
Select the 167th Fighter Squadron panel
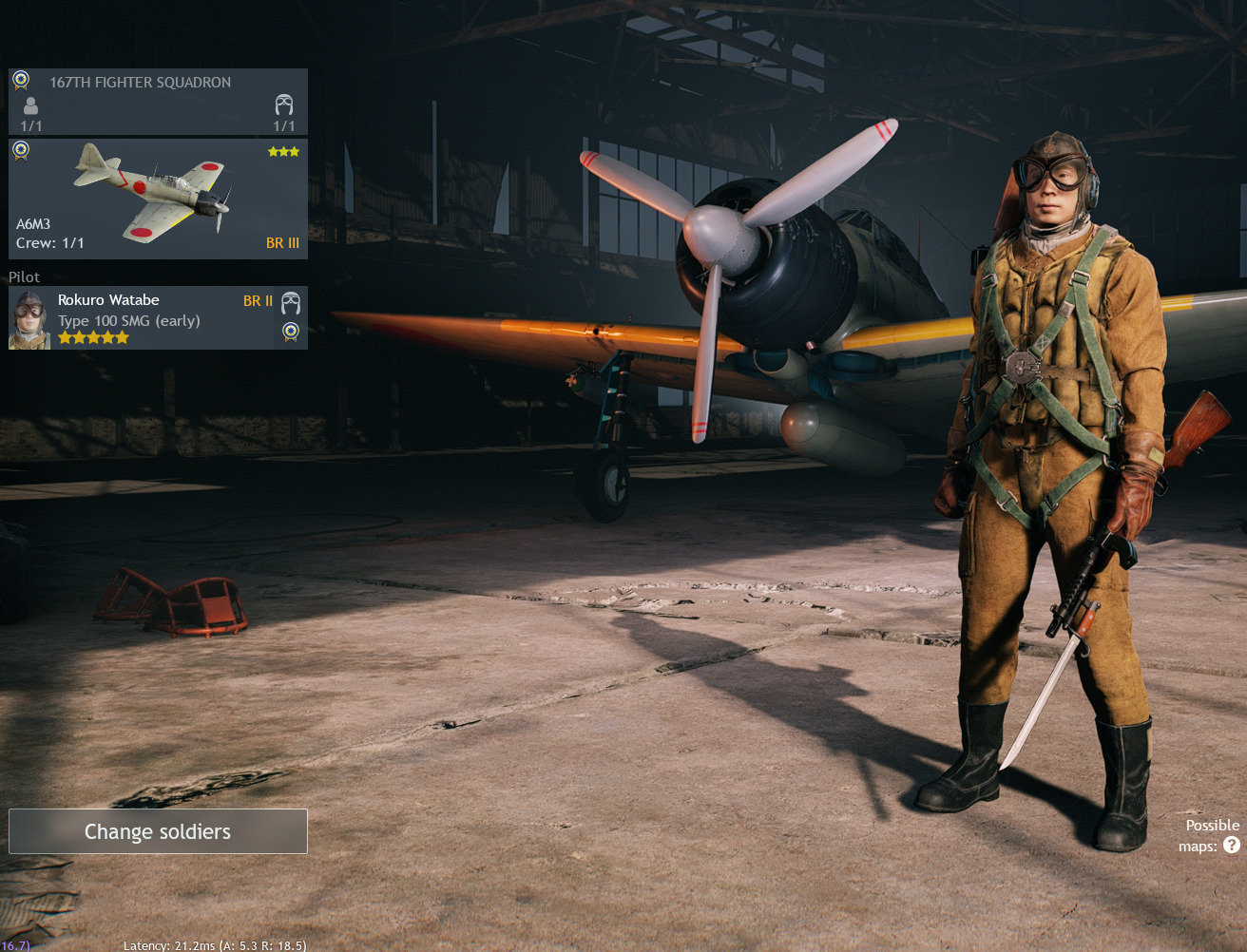(158, 101)
